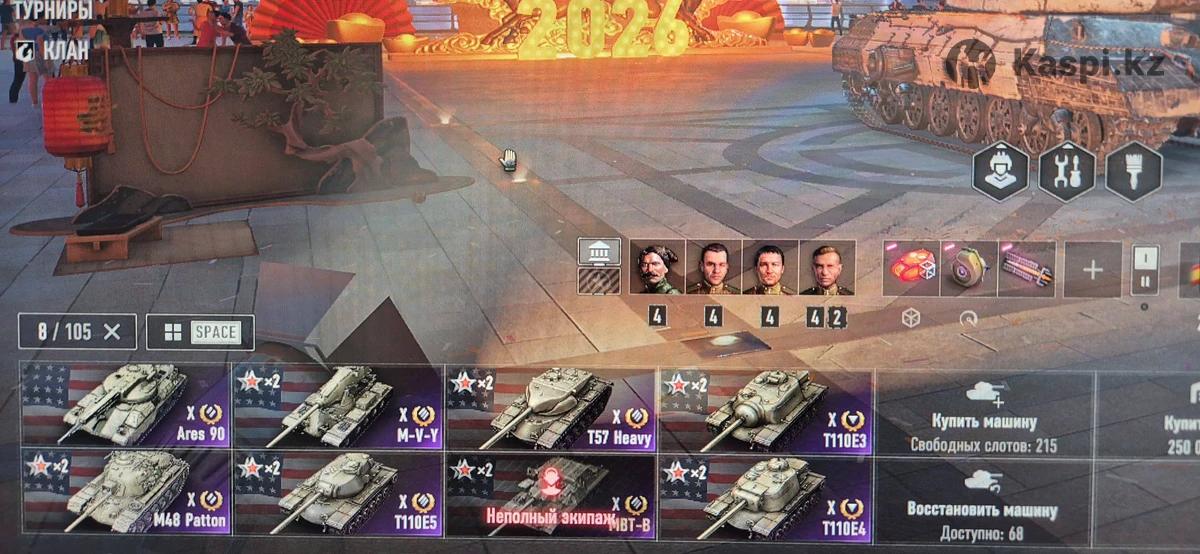This screenshot has width=1200, height=554.
Task: Open the crew helmet hexagon button
Action: [x=1000, y=172]
